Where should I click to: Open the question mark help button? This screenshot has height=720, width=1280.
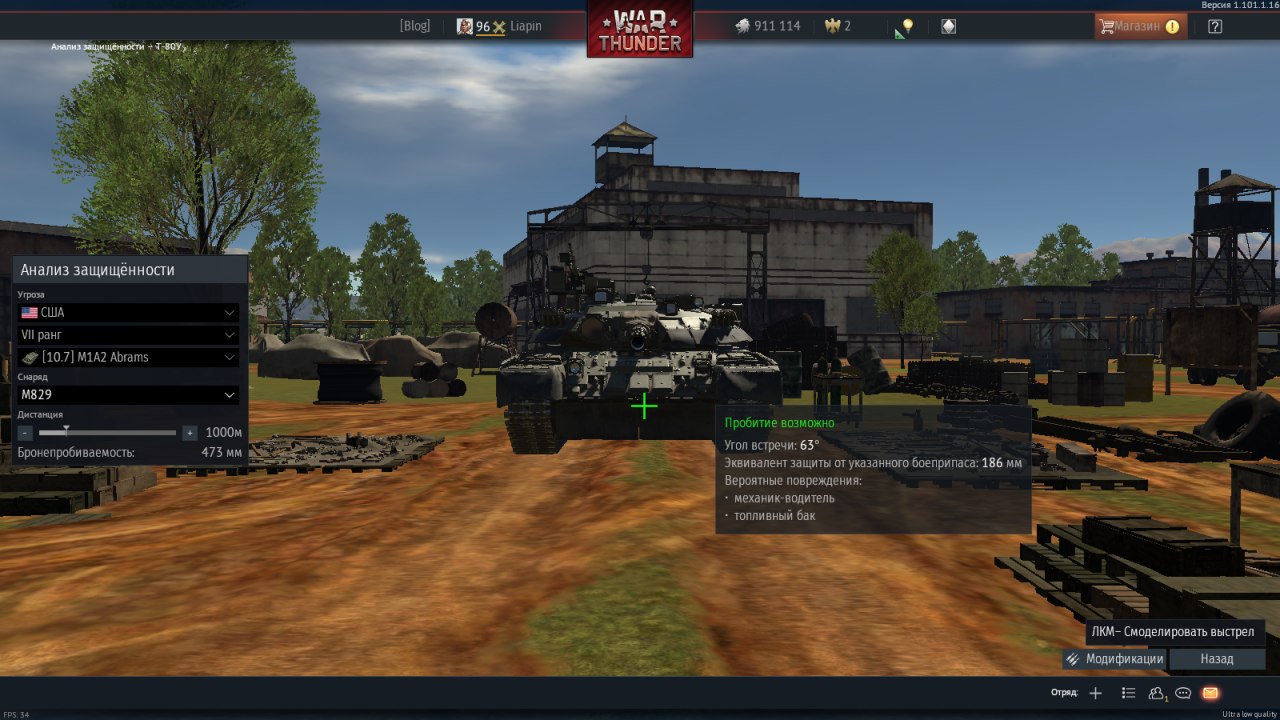(1215, 26)
